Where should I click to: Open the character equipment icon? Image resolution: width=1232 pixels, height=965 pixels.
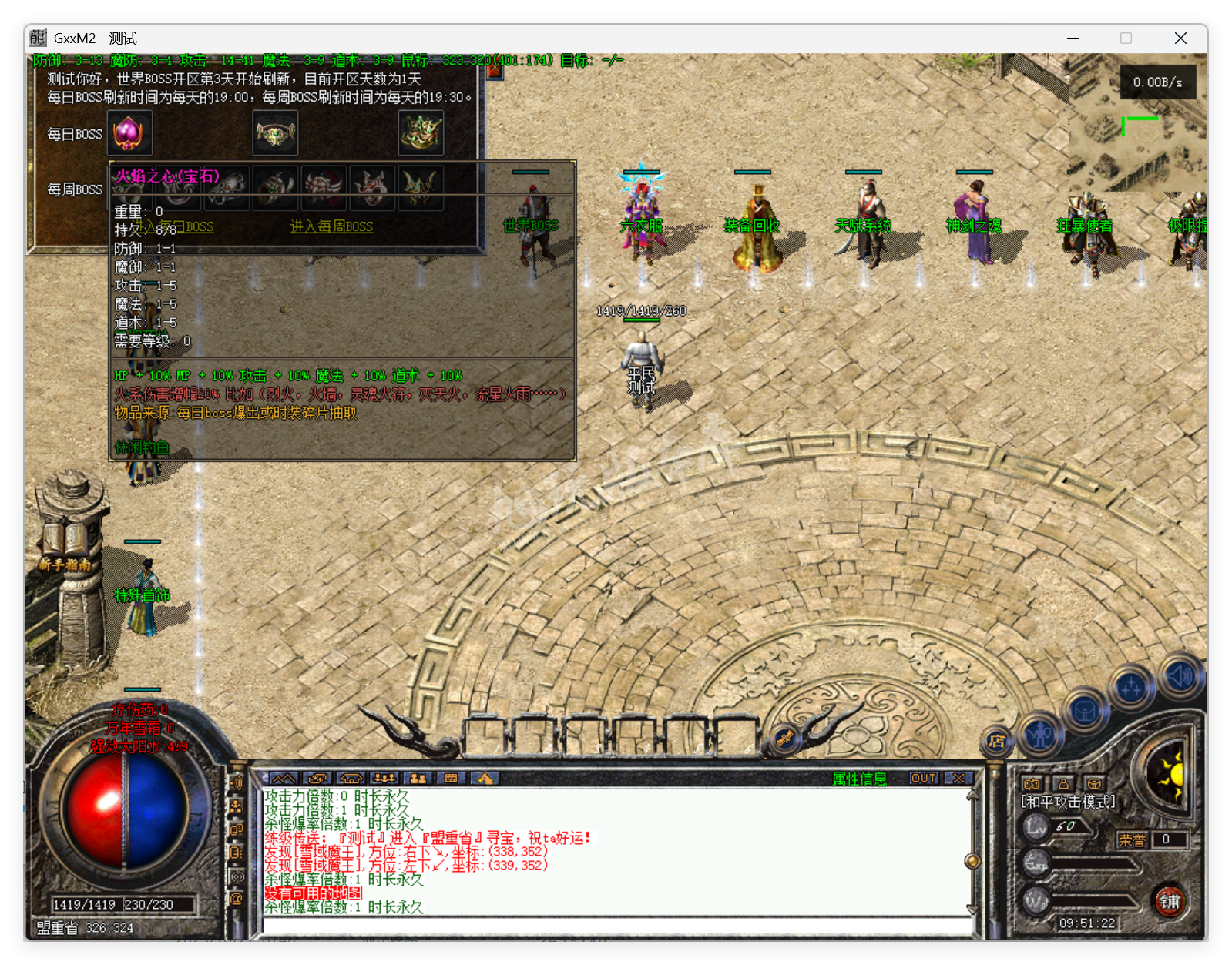(x=1039, y=735)
